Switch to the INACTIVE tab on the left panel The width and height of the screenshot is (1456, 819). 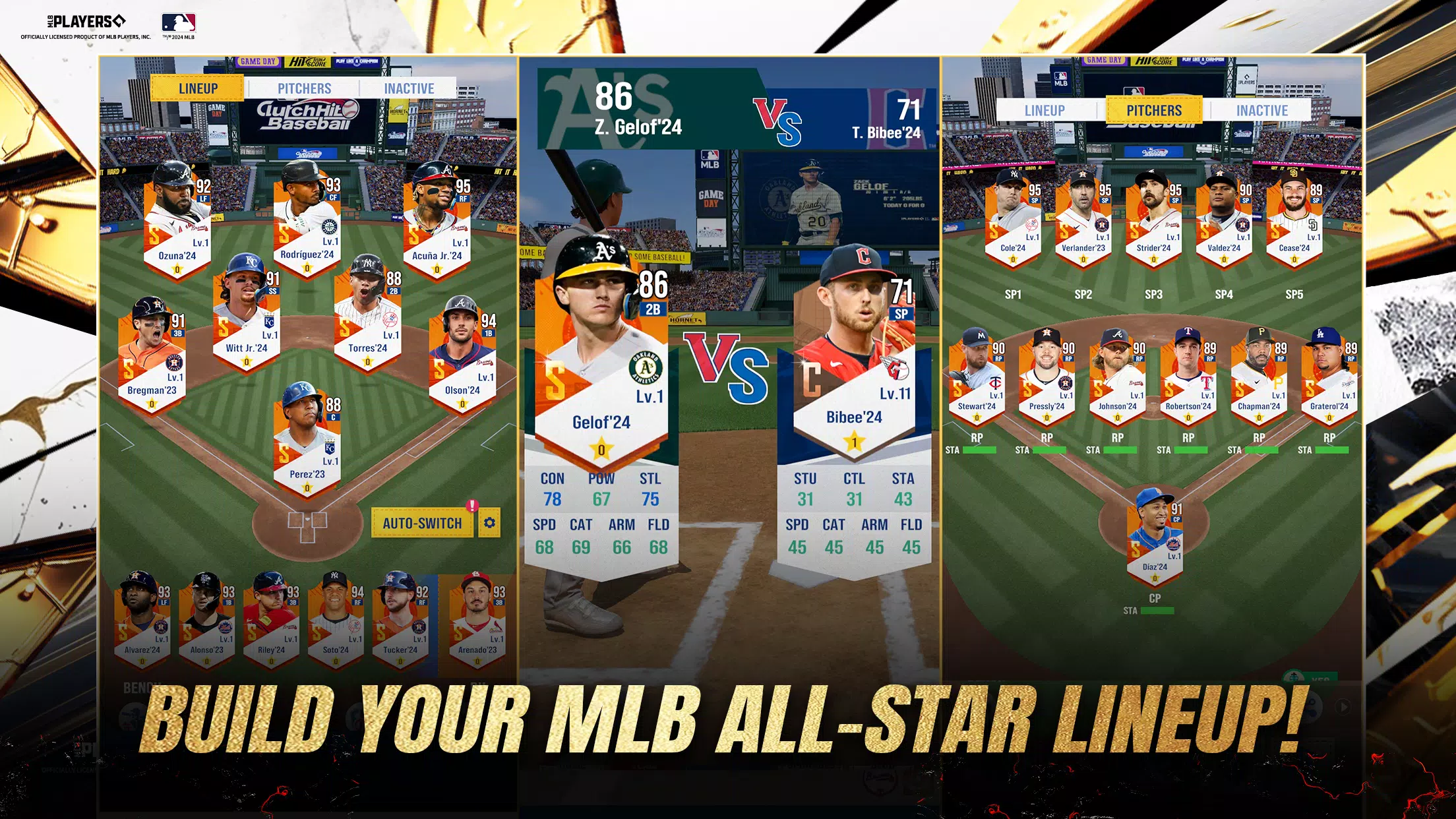pyautogui.click(x=409, y=88)
